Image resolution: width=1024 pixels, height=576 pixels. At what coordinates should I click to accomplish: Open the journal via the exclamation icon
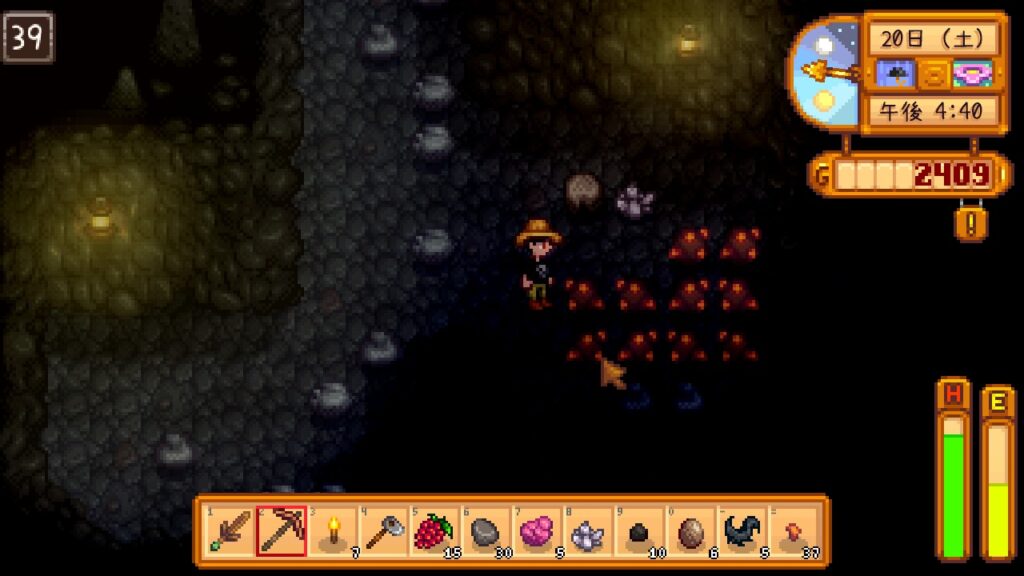coord(969,222)
